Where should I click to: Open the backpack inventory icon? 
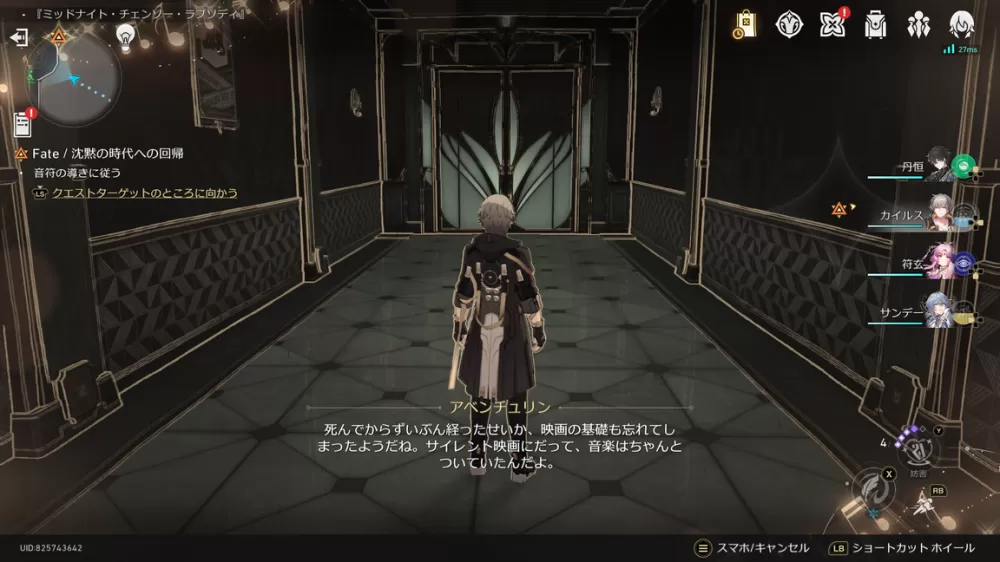click(x=877, y=24)
